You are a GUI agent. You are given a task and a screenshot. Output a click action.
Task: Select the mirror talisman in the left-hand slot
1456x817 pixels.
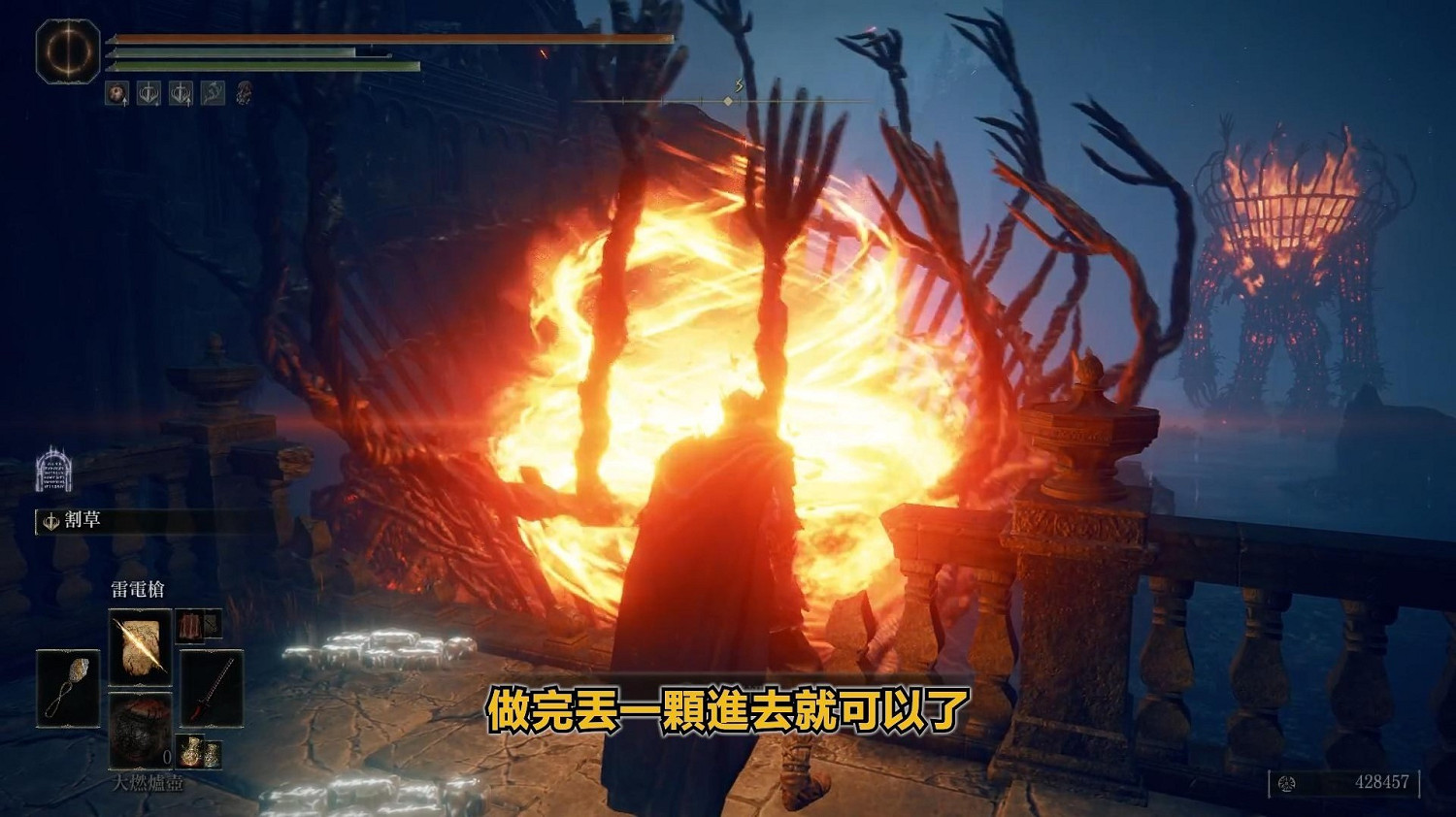70,688
